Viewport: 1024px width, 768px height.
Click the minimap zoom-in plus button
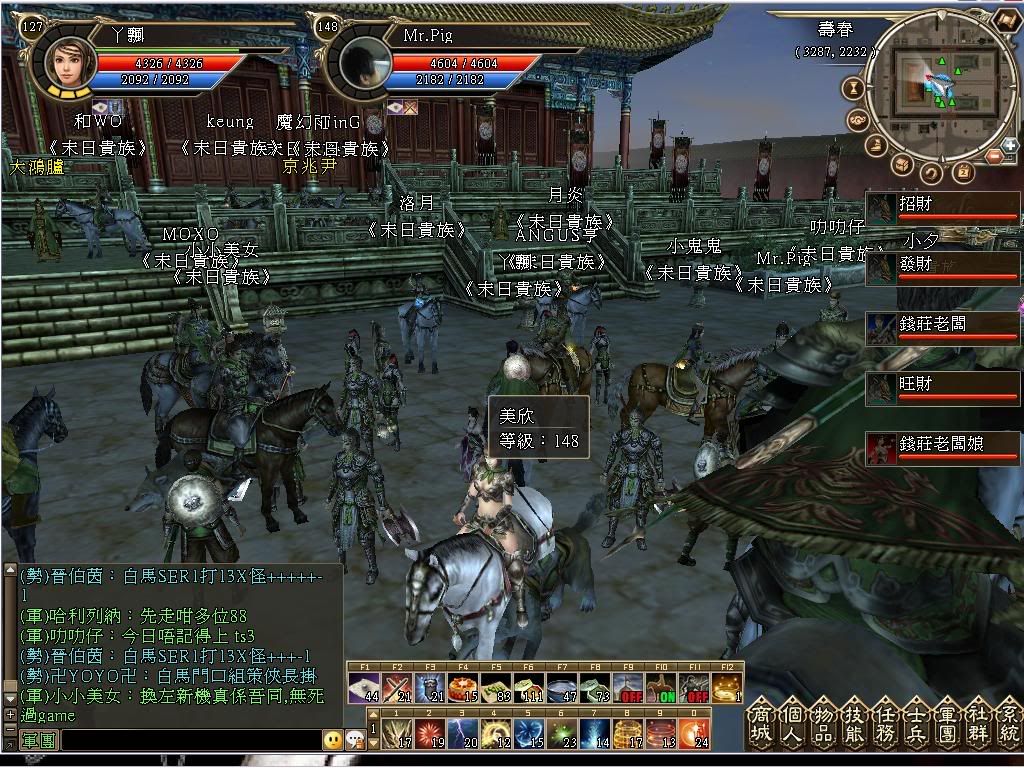point(1010,146)
